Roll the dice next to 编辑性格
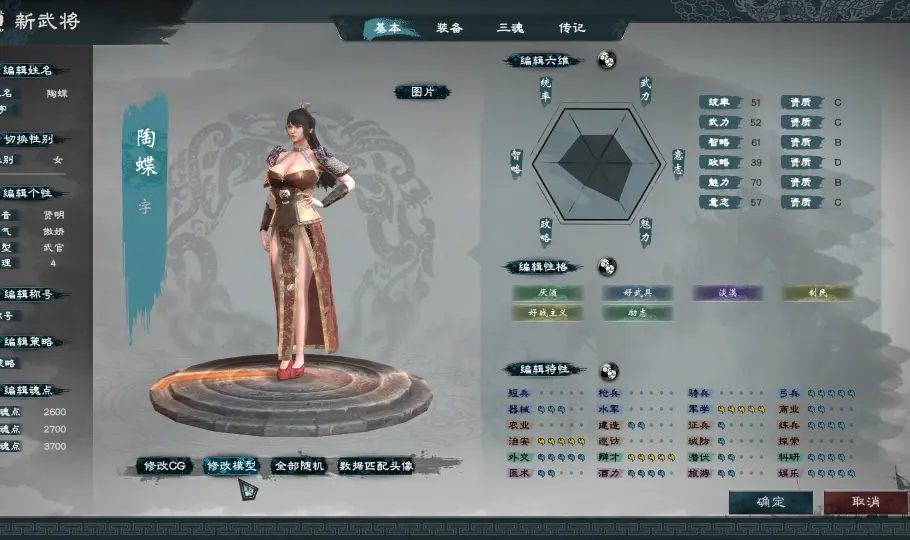910x540 pixels. click(607, 267)
